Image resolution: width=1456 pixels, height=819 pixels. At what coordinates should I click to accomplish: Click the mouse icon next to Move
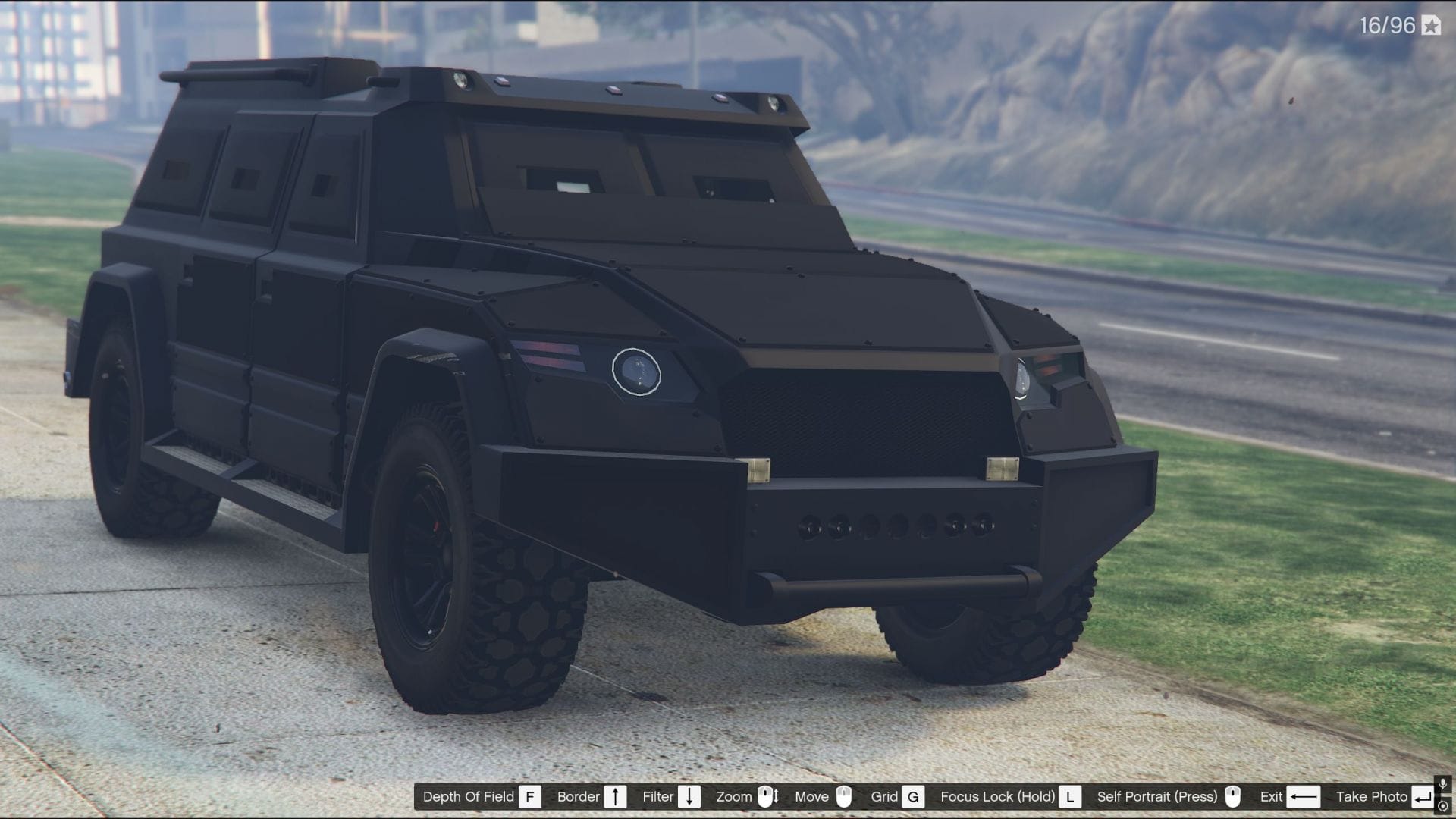pyautogui.click(x=845, y=796)
